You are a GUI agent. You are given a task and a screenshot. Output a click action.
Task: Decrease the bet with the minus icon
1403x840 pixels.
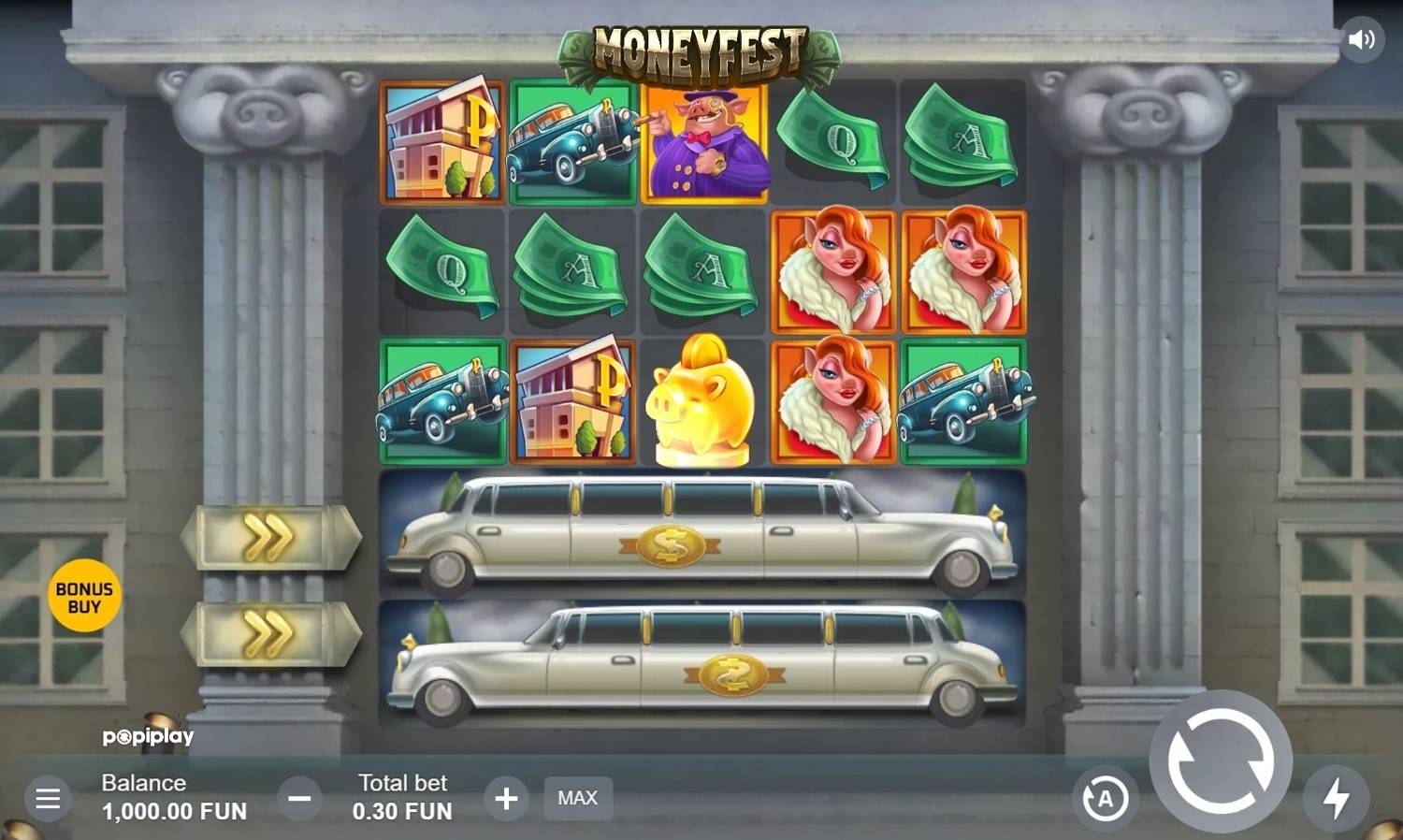[x=299, y=798]
